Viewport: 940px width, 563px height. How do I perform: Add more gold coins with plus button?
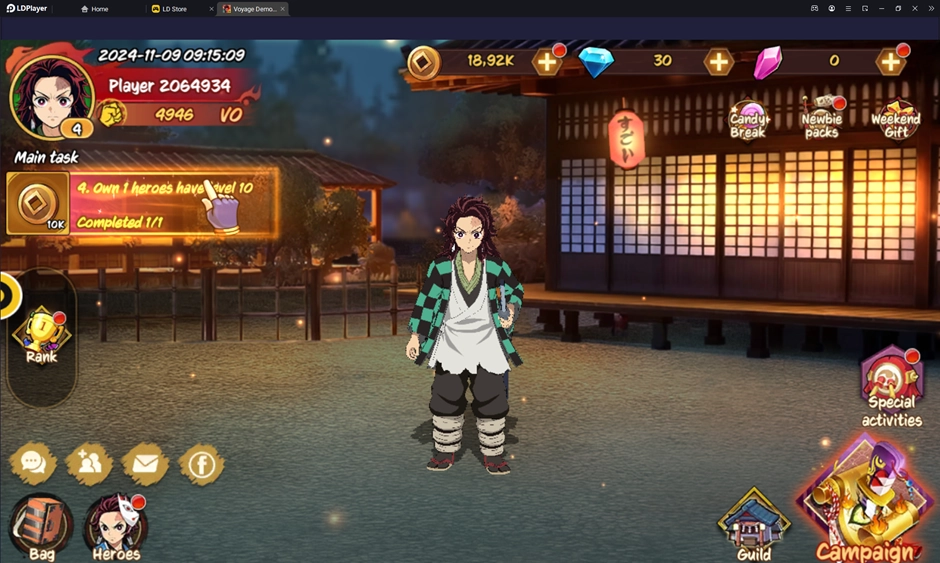click(547, 63)
